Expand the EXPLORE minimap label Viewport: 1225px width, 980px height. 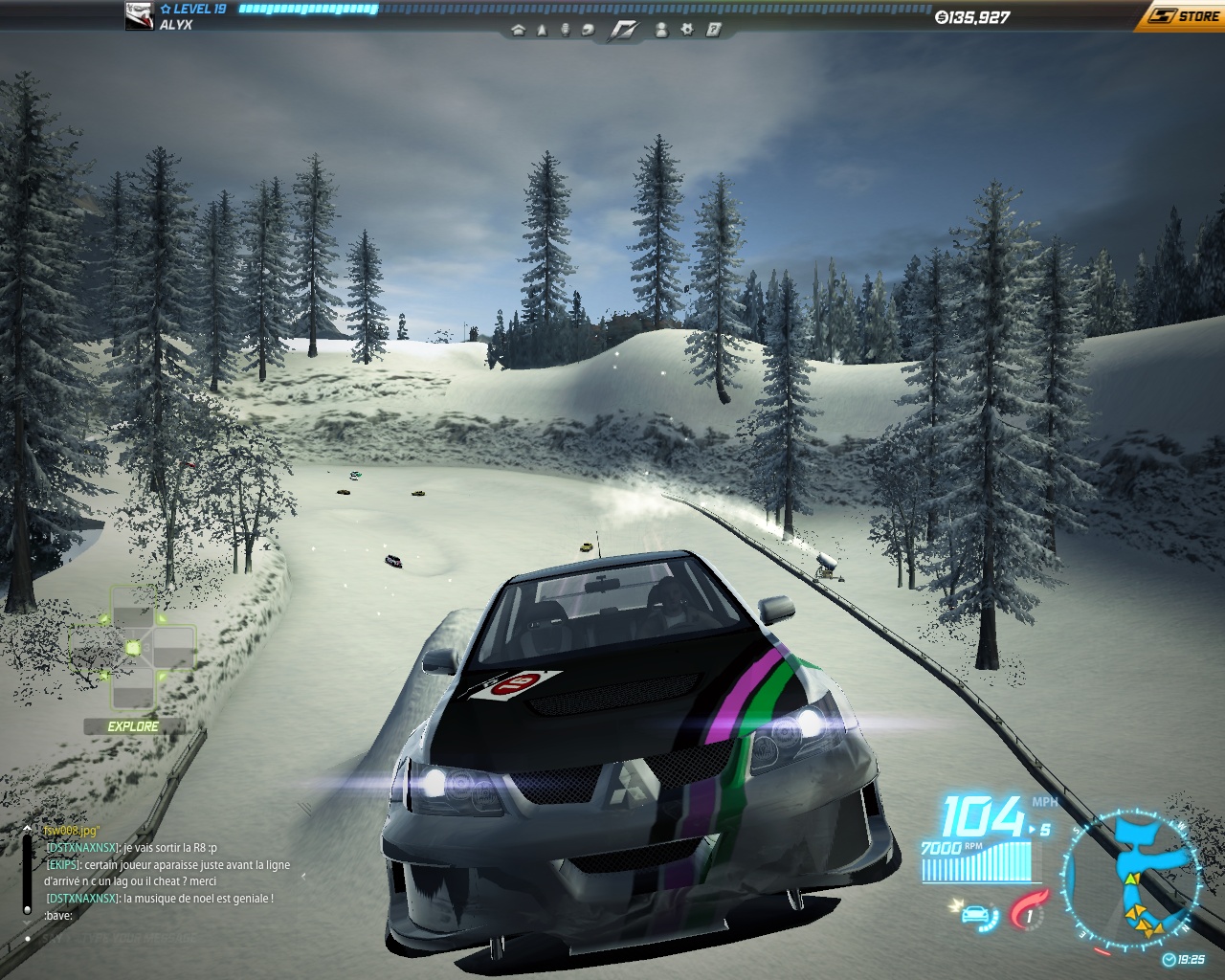(132, 725)
